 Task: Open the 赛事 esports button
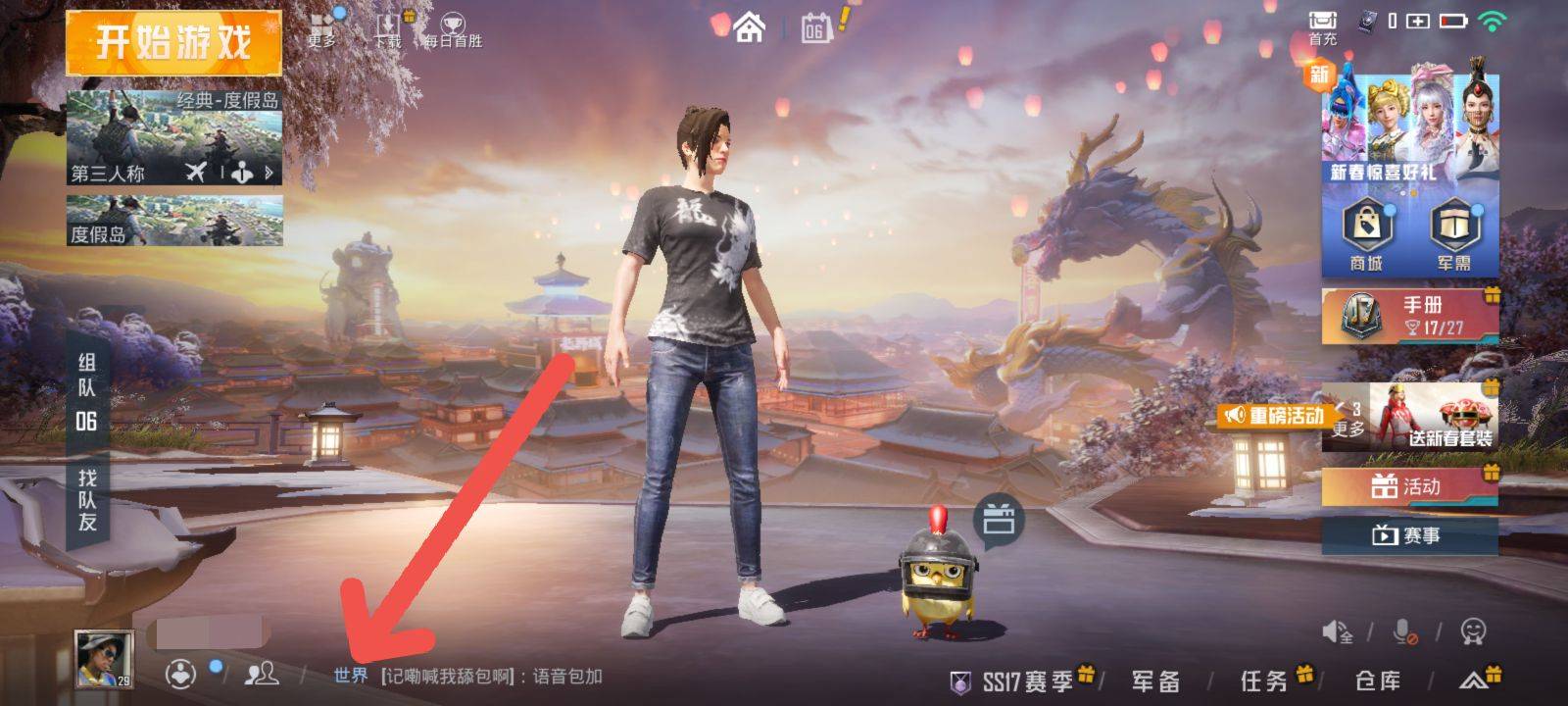[1409, 535]
